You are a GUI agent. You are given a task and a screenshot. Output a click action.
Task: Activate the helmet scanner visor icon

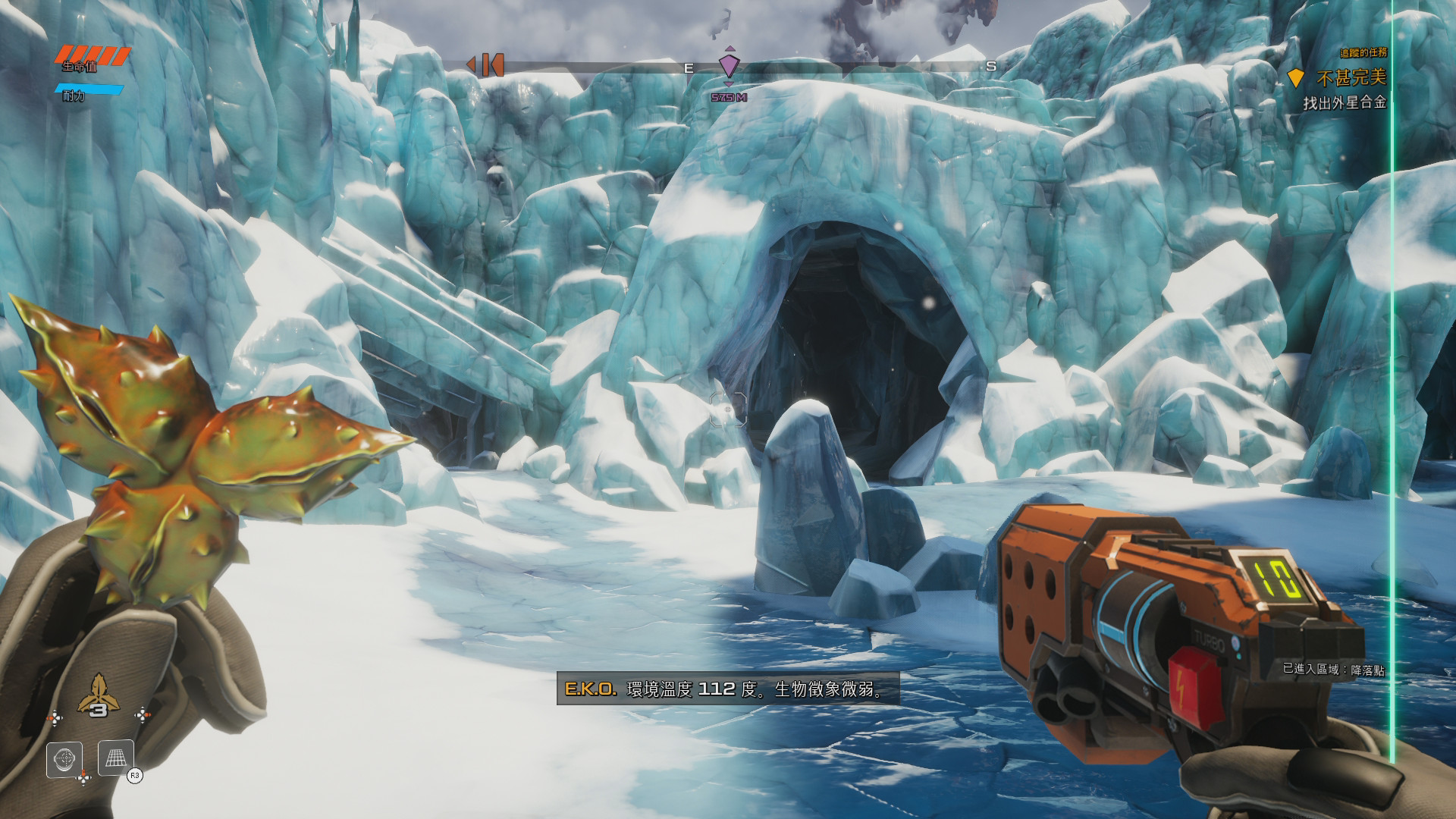point(64,760)
